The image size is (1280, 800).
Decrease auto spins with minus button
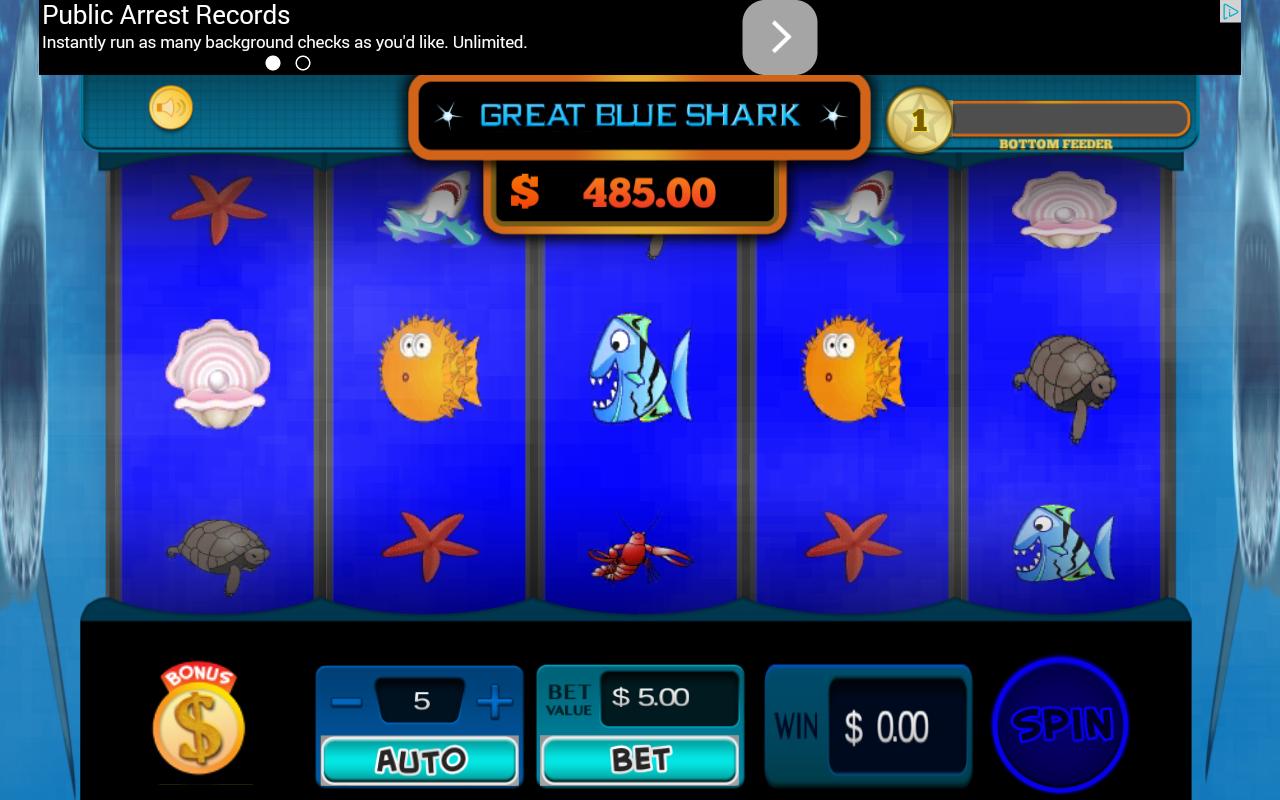point(347,701)
